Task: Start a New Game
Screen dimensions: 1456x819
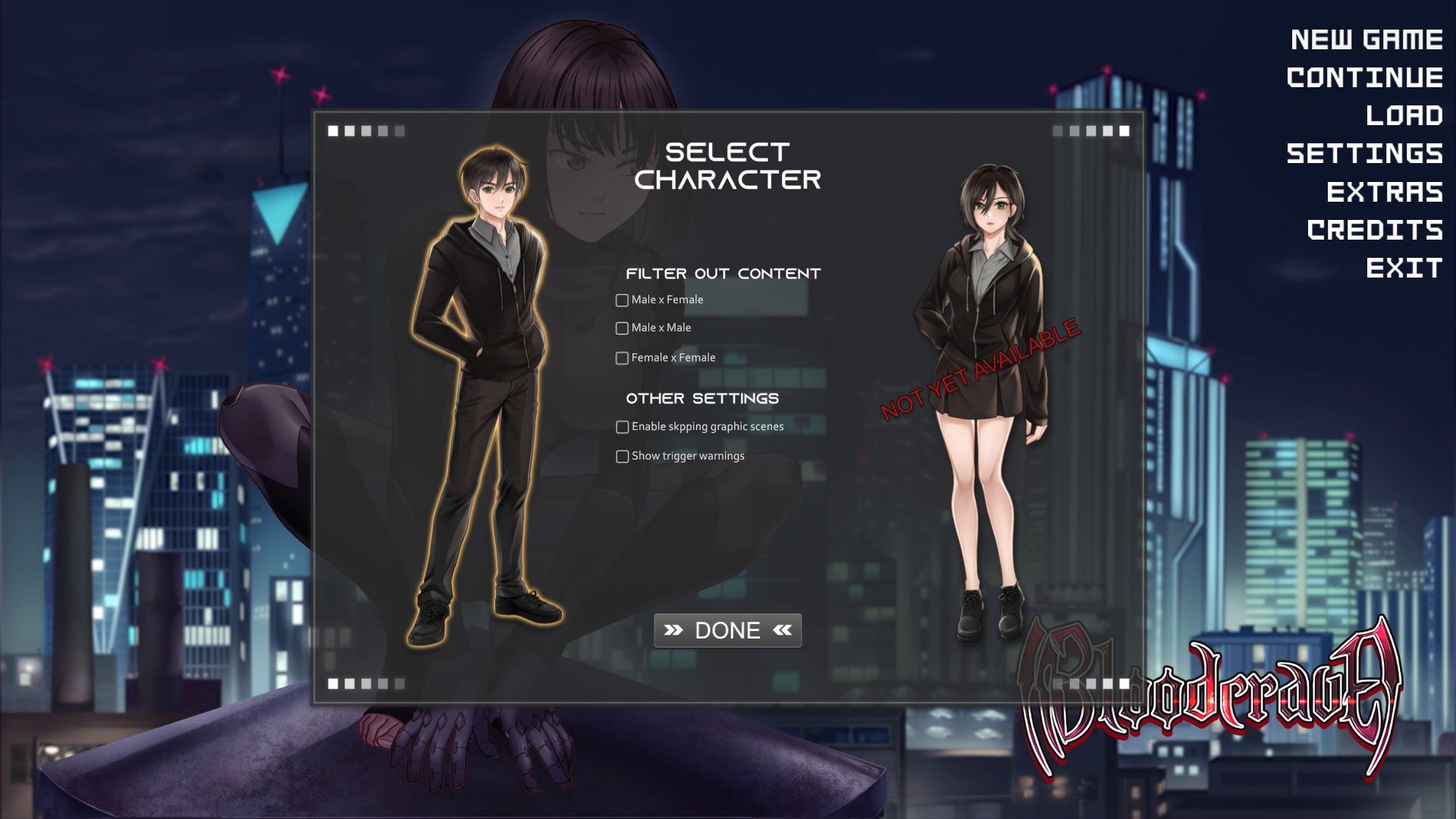Action: point(1366,39)
